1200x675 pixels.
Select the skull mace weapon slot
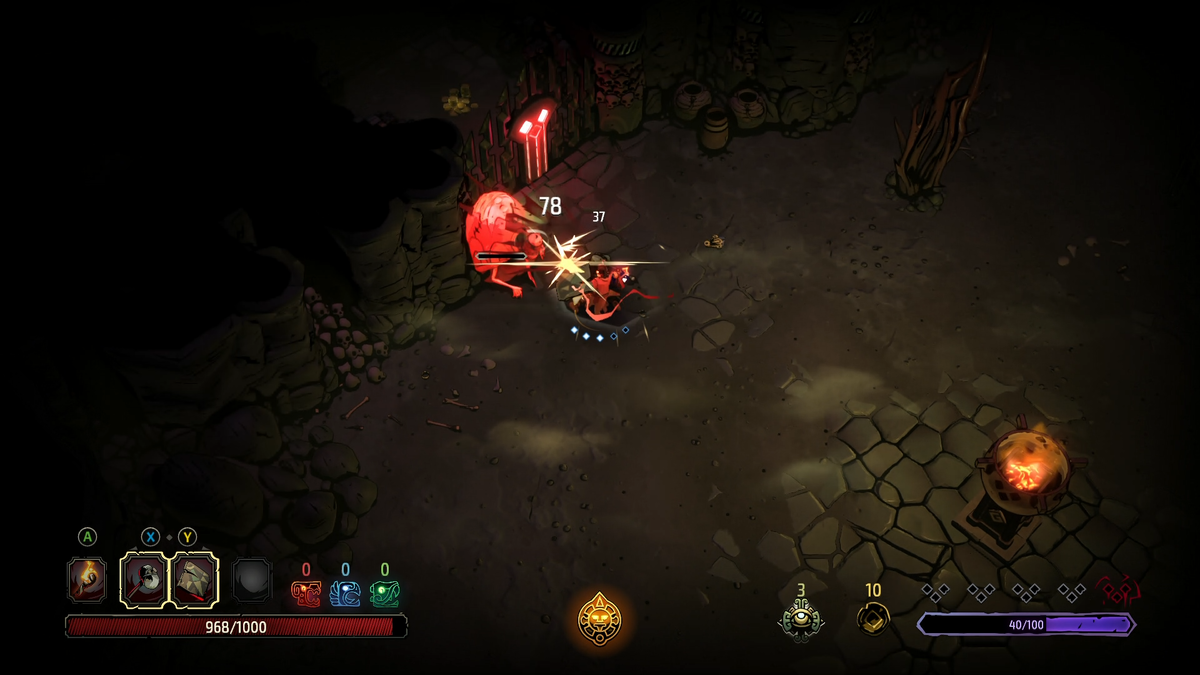point(145,580)
